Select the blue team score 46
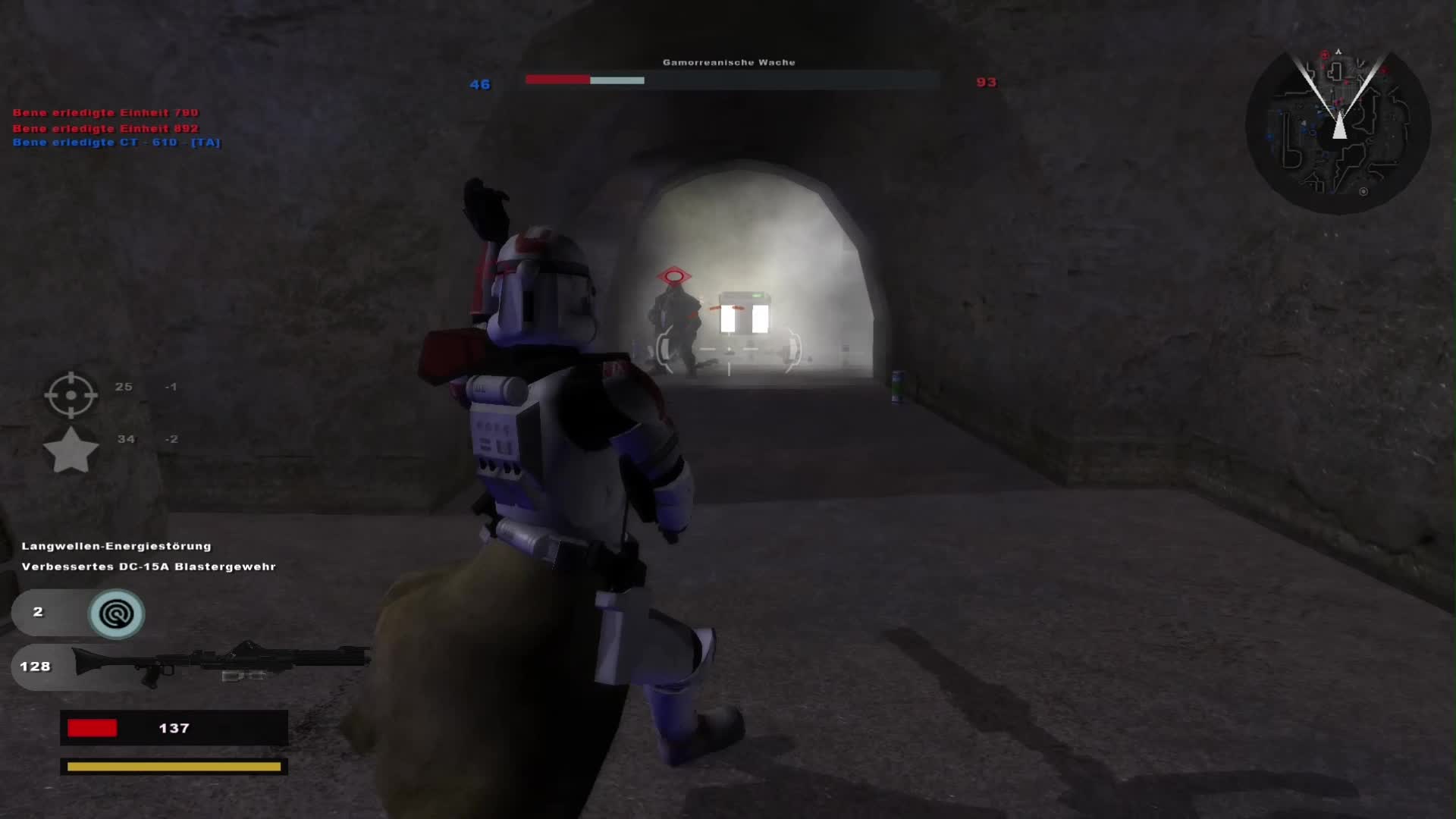This screenshot has width=1456, height=819. 479,84
